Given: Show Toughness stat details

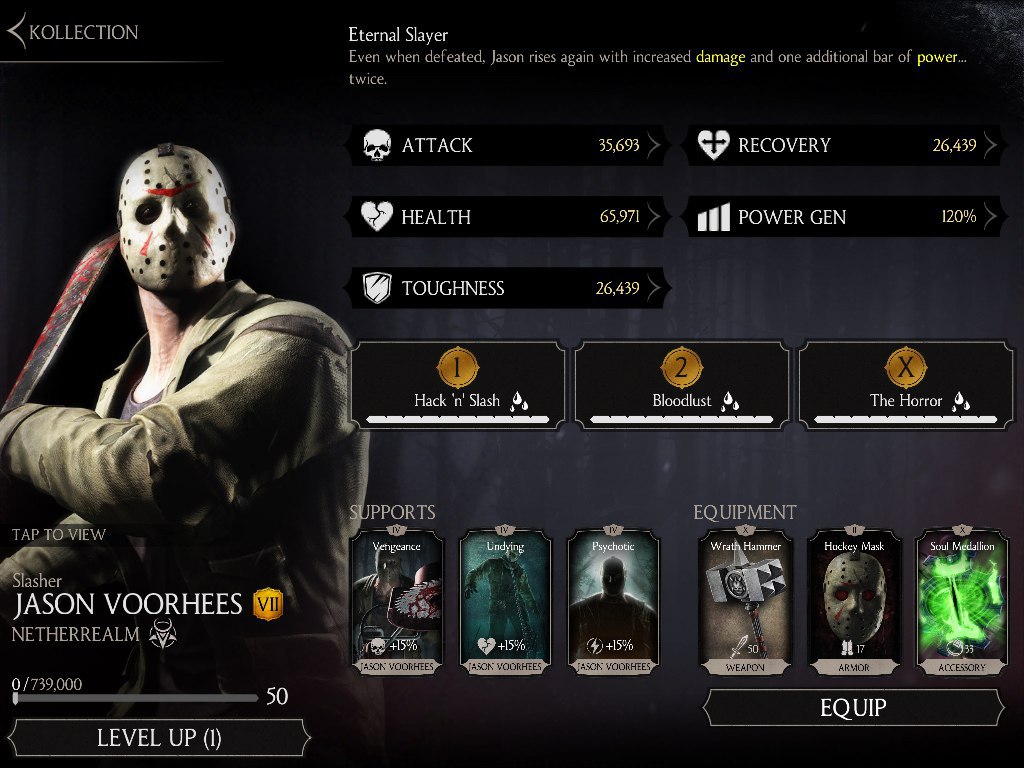Looking at the screenshot, I should (510, 289).
